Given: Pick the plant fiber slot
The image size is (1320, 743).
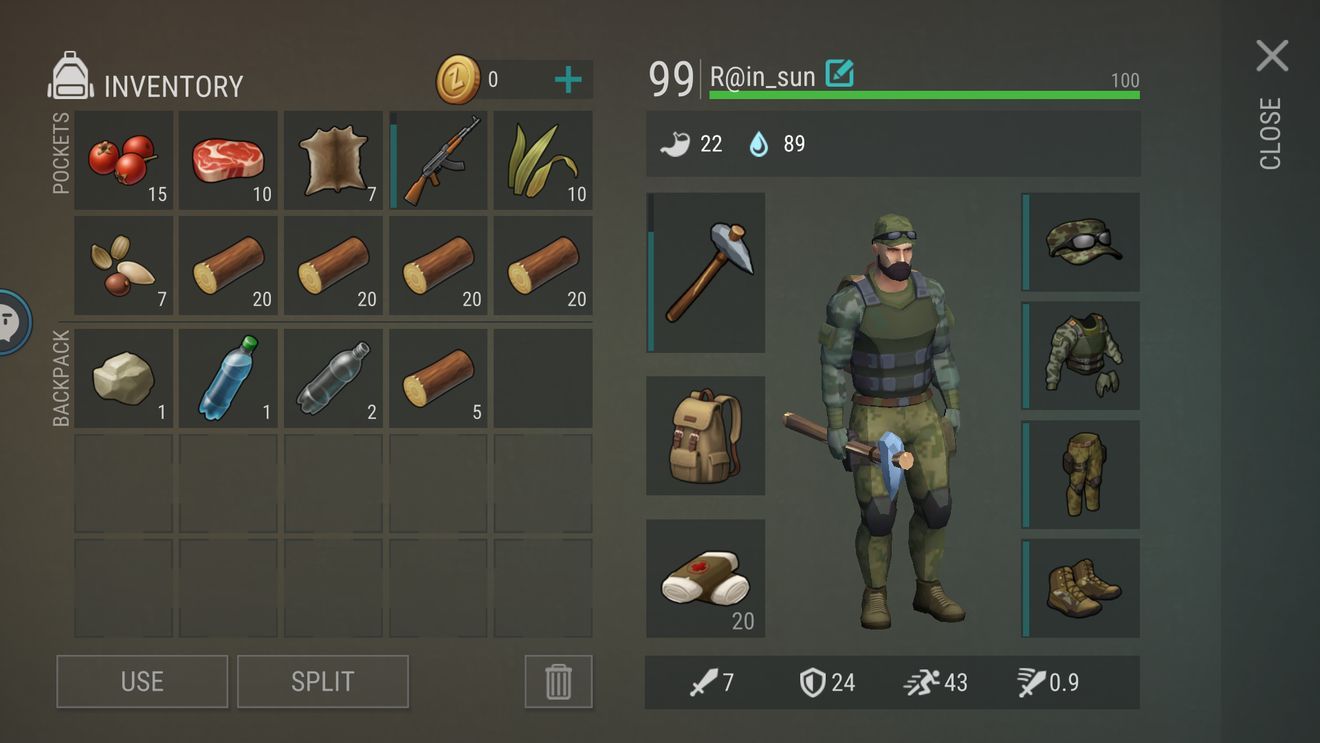Looking at the screenshot, I should [x=543, y=160].
